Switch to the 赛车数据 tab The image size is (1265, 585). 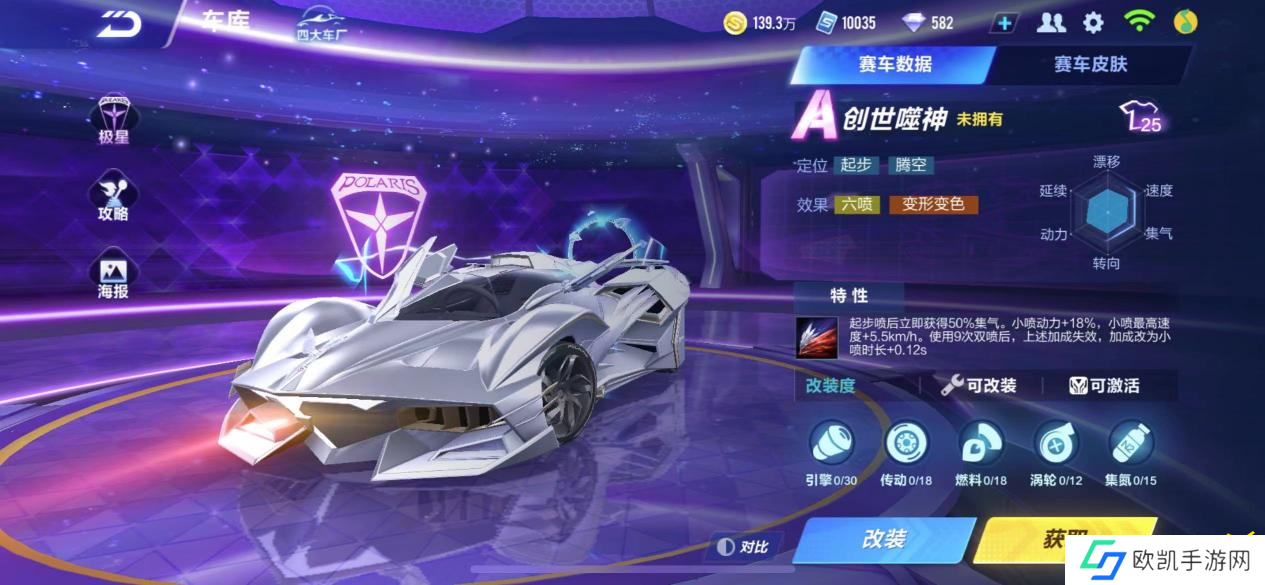[x=894, y=65]
